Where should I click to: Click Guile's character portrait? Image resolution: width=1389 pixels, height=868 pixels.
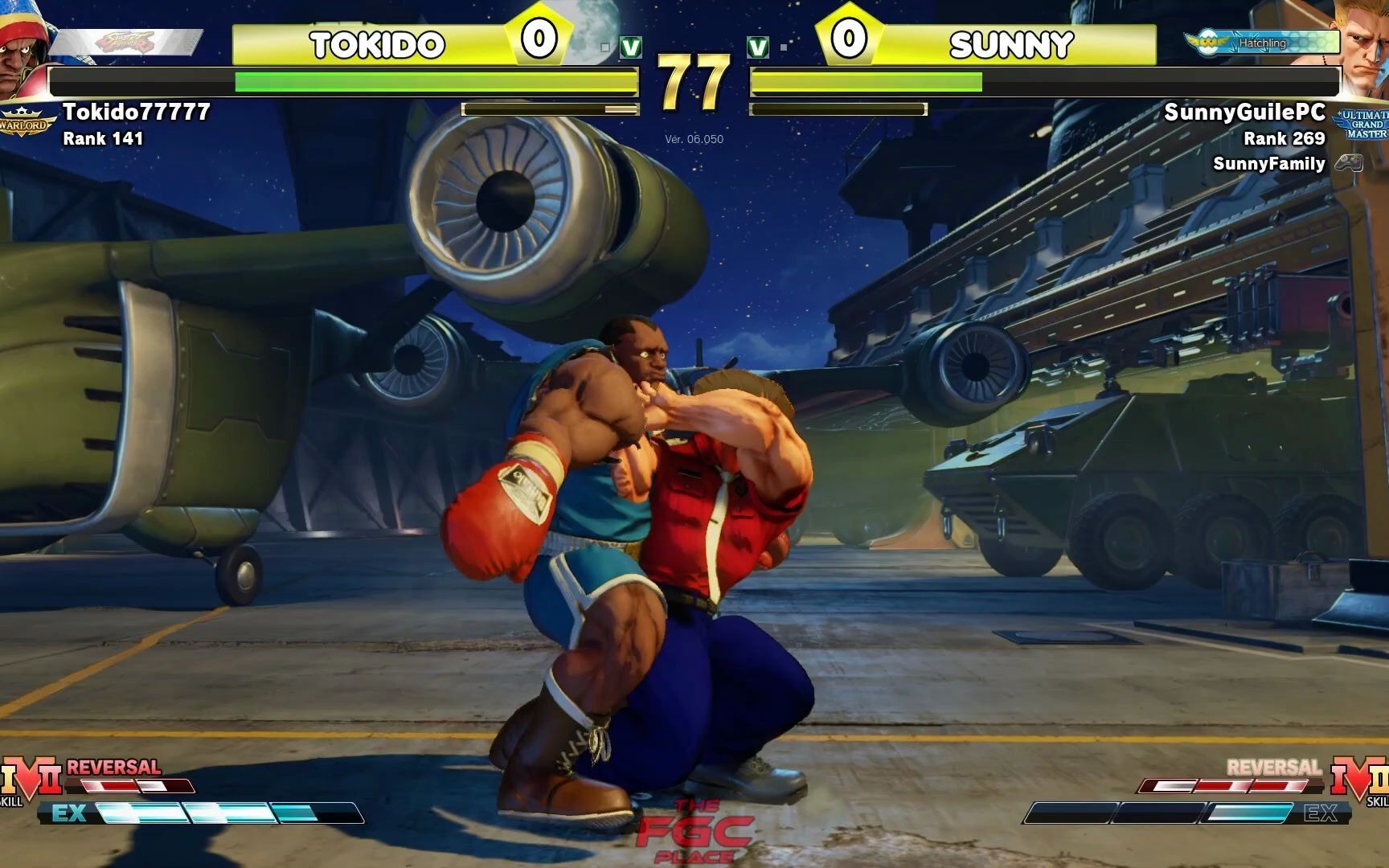[x=1364, y=48]
